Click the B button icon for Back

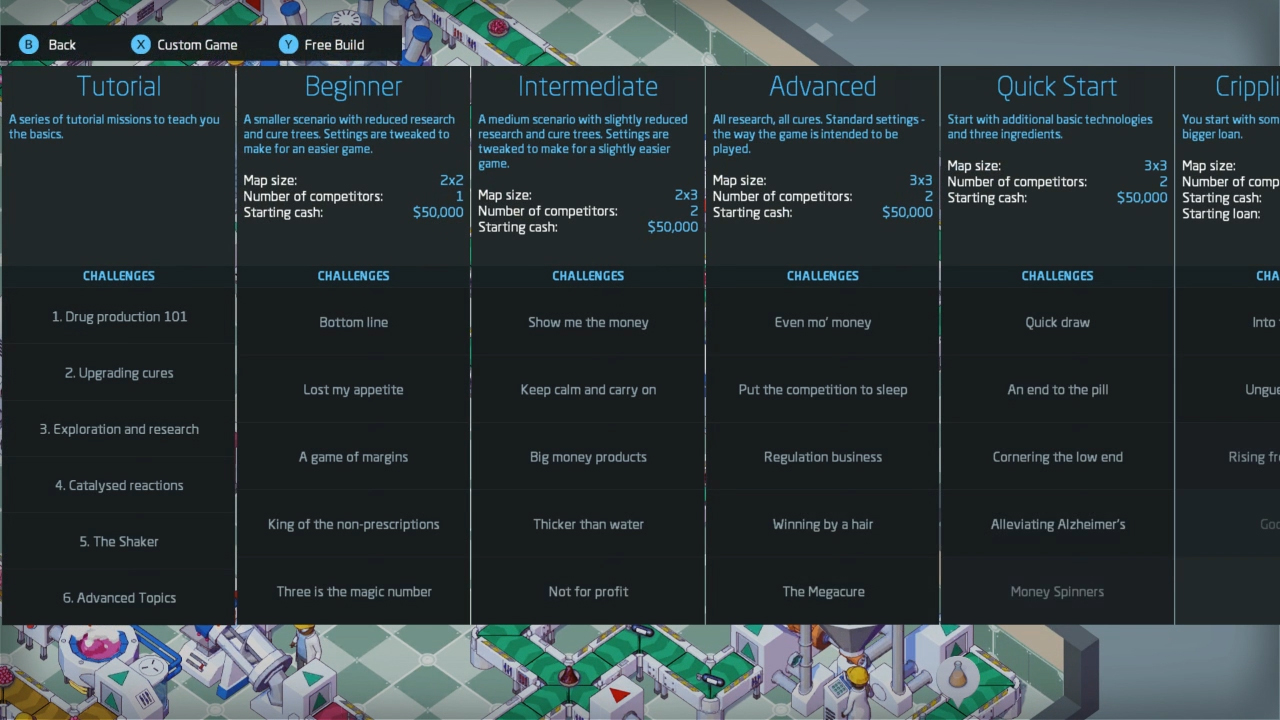coord(28,44)
